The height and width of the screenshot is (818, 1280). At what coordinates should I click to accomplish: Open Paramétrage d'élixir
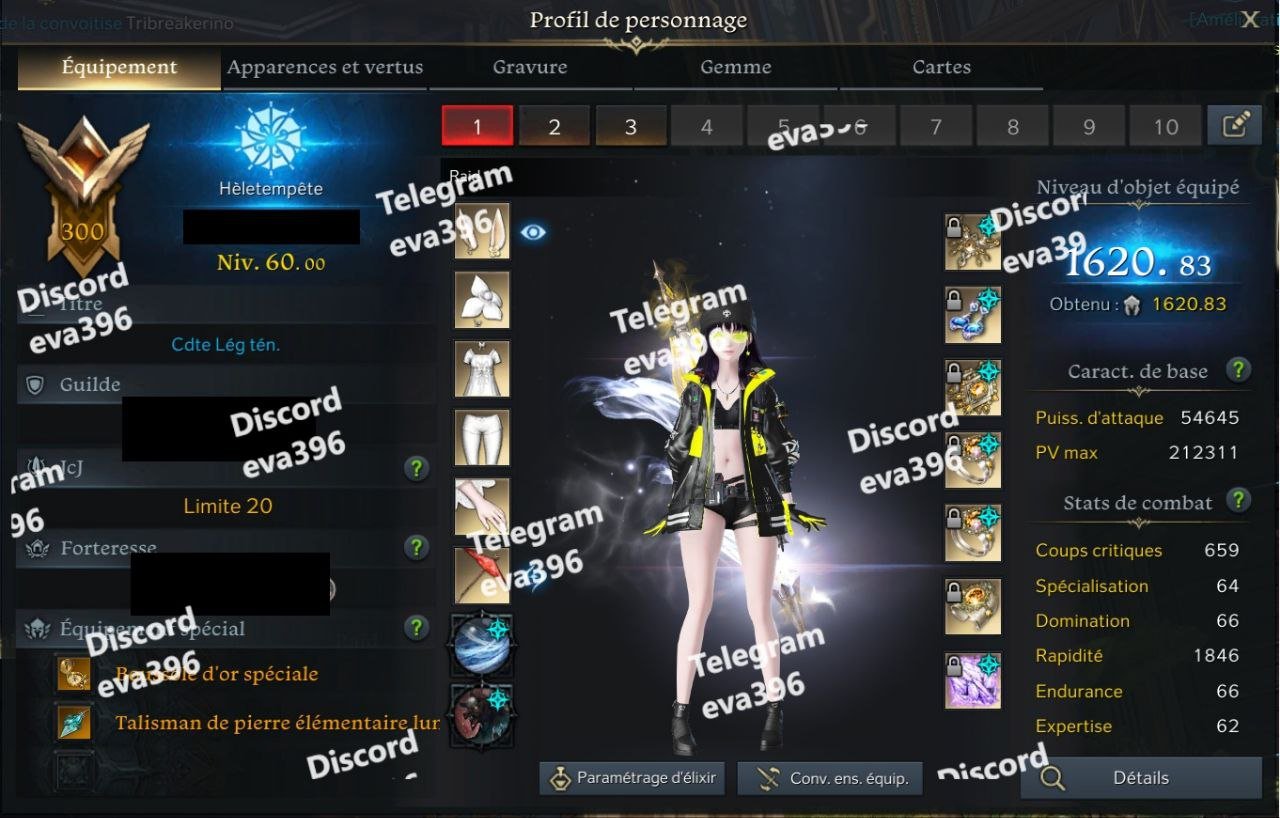coord(633,778)
